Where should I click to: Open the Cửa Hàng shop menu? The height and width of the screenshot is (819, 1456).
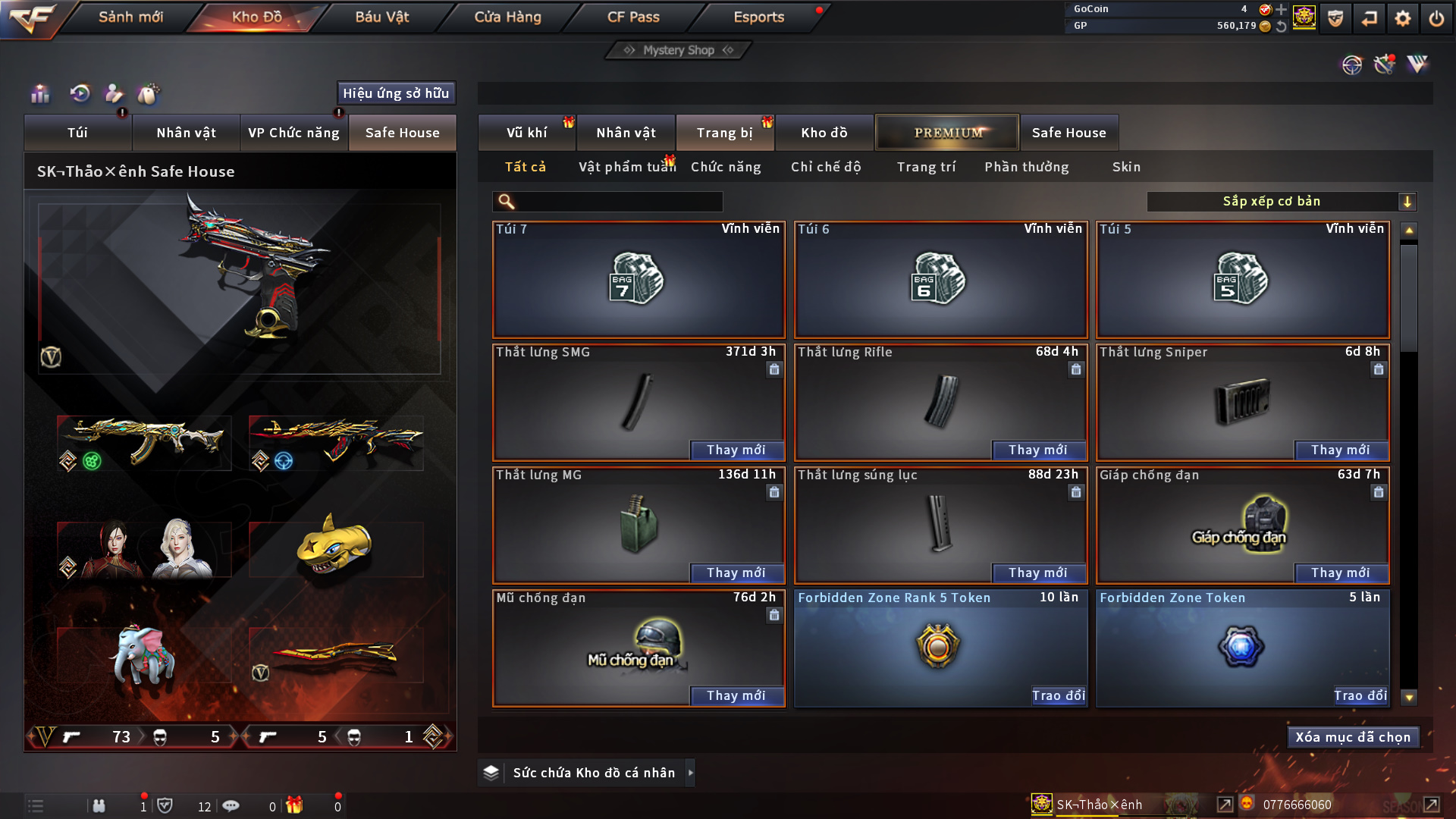click(x=507, y=17)
